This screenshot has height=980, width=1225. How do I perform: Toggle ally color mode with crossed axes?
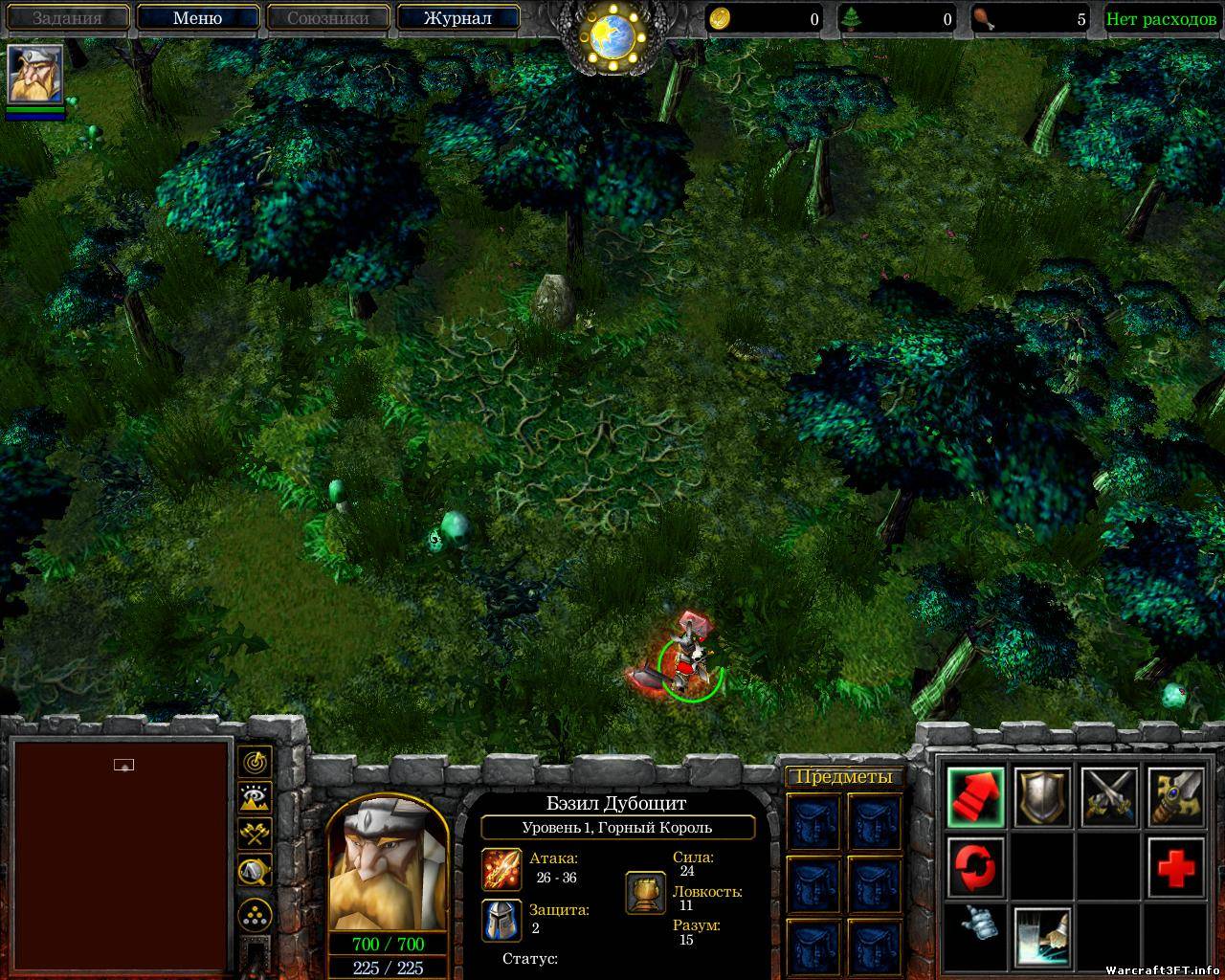[x=255, y=835]
